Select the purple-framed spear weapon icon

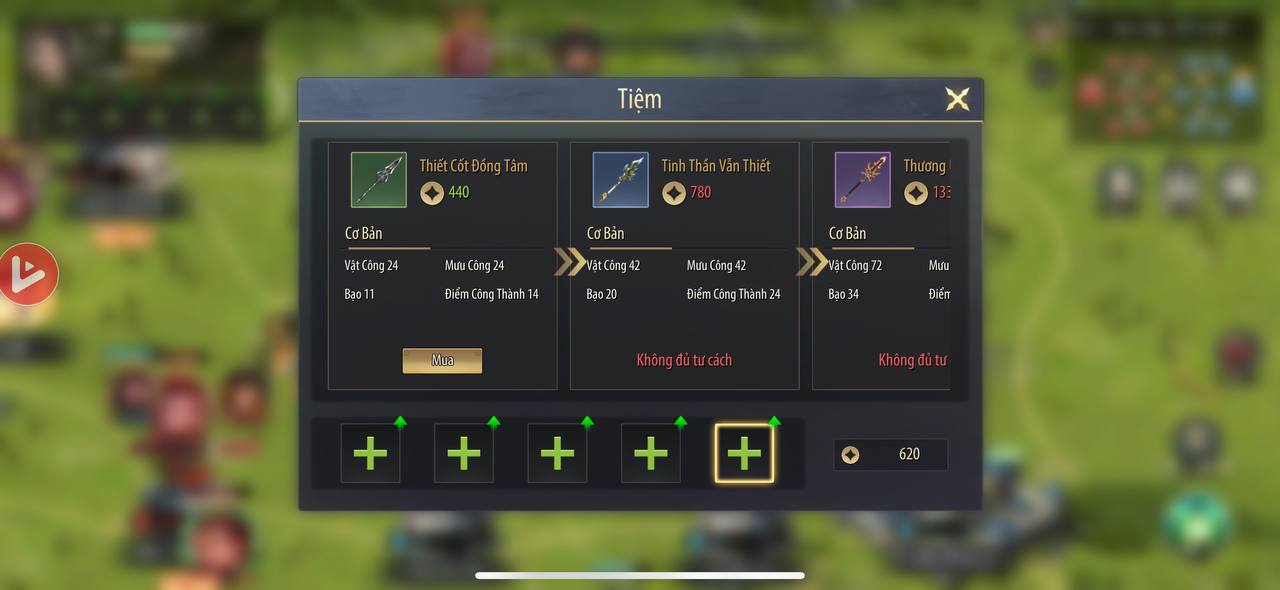(862, 180)
